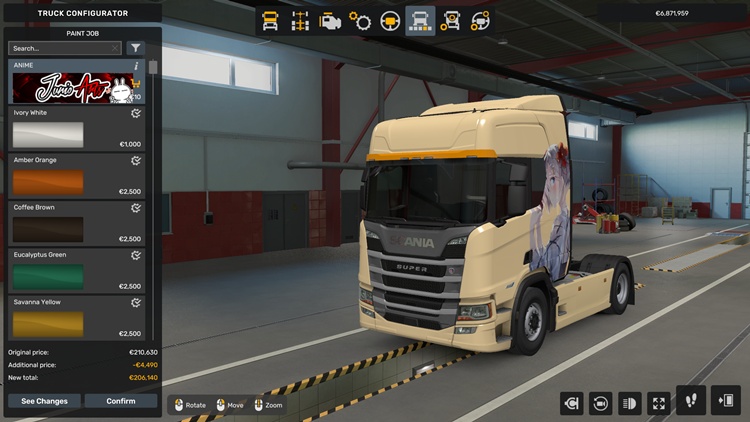
Task: Enter walk-around footsteps mode
Action: click(x=691, y=401)
